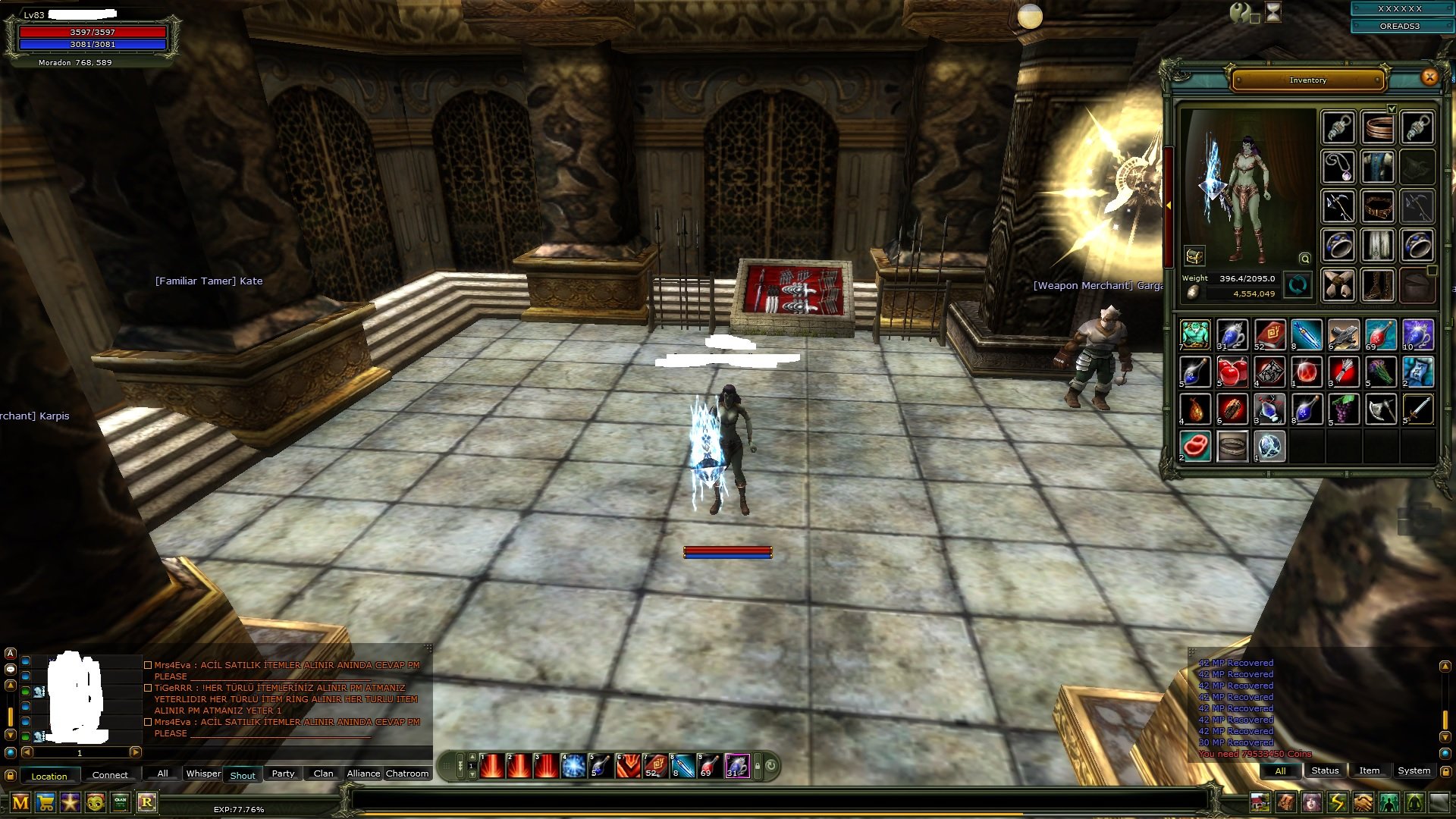The image size is (1456, 819).
Task: Open the Clan chat tab
Action: 323,773
